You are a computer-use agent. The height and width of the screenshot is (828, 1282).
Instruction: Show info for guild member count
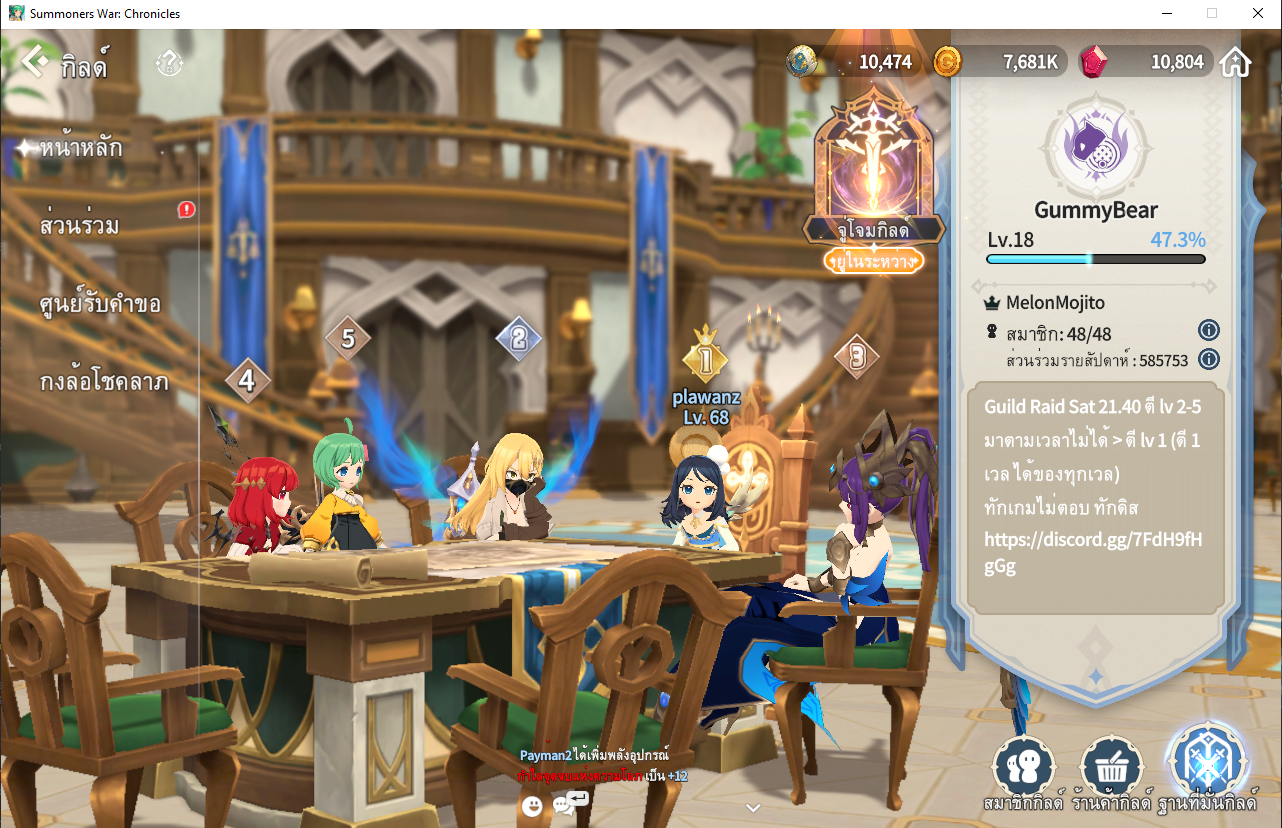point(1208,331)
